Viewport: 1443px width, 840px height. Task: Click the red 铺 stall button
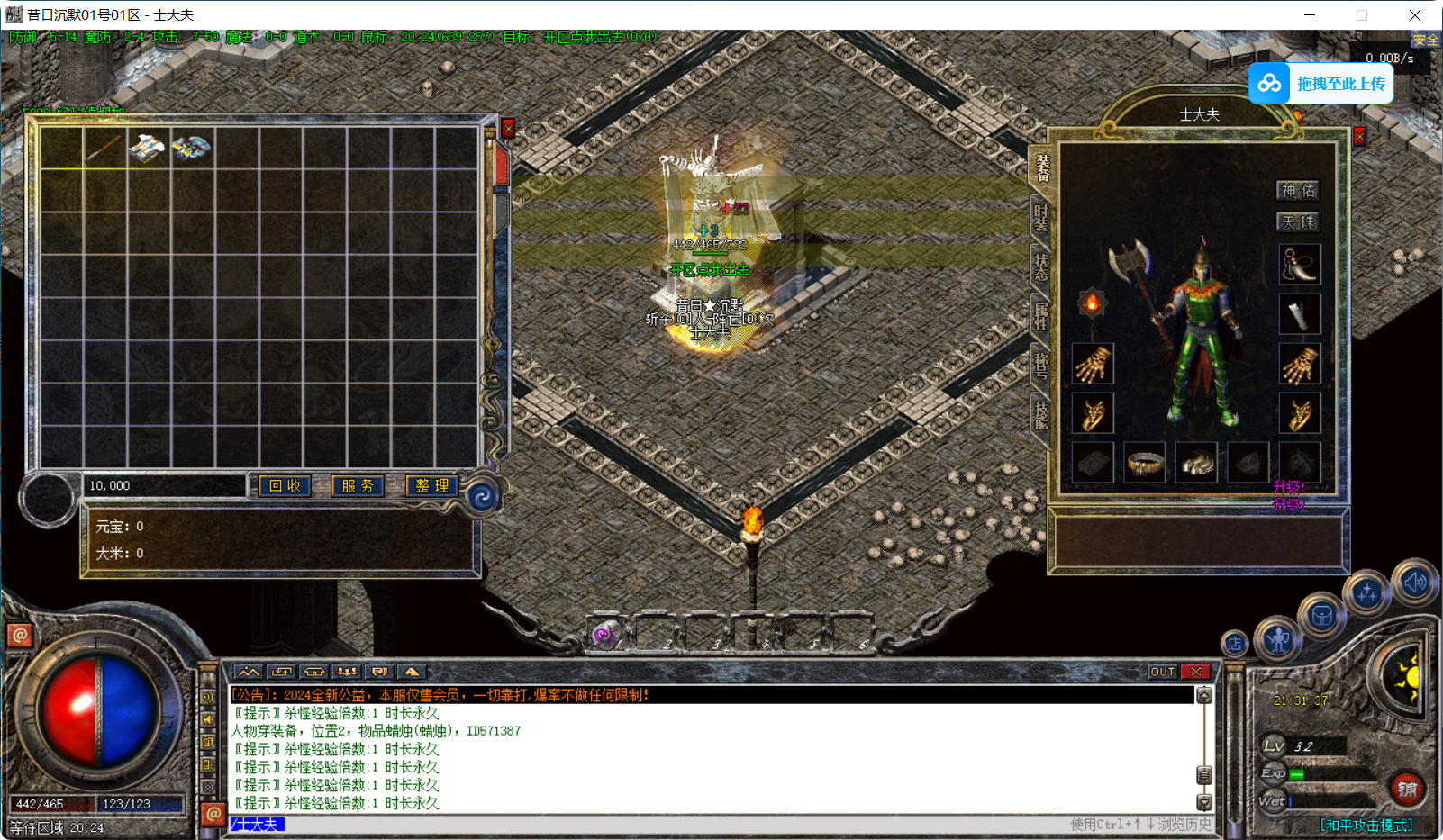(x=1407, y=790)
